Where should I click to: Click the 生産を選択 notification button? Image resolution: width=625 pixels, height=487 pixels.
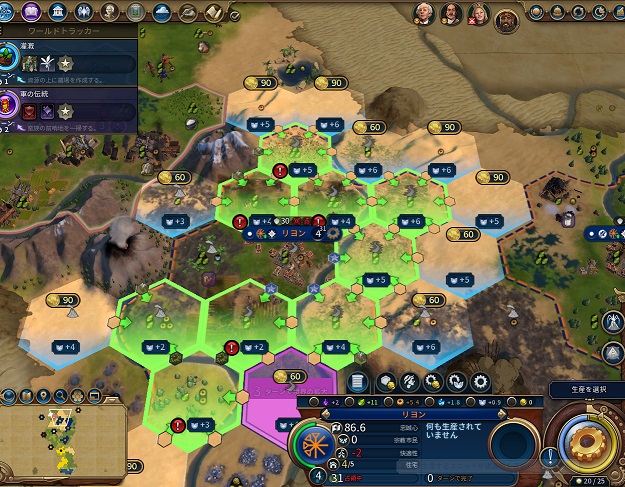pos(586,389)
